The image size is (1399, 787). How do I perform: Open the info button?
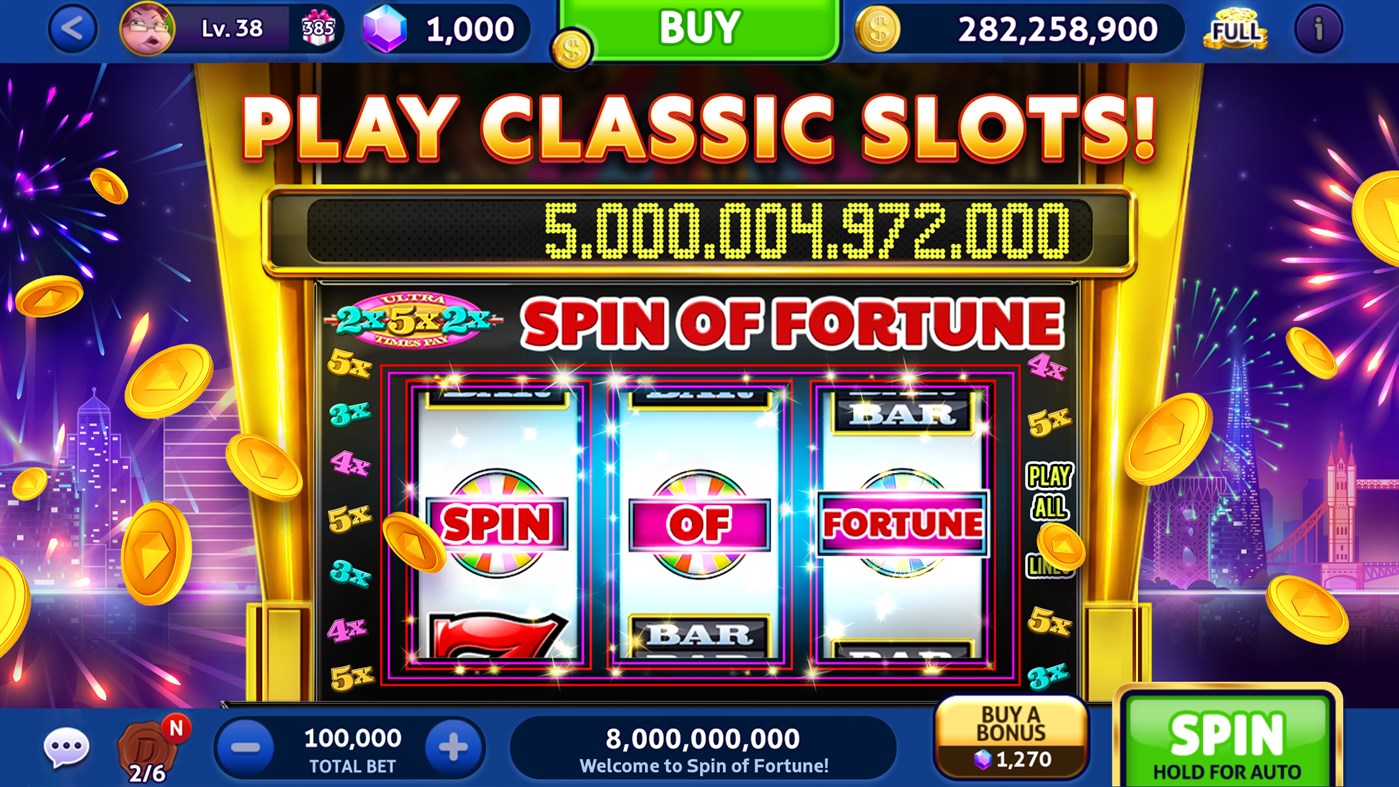1317,29
